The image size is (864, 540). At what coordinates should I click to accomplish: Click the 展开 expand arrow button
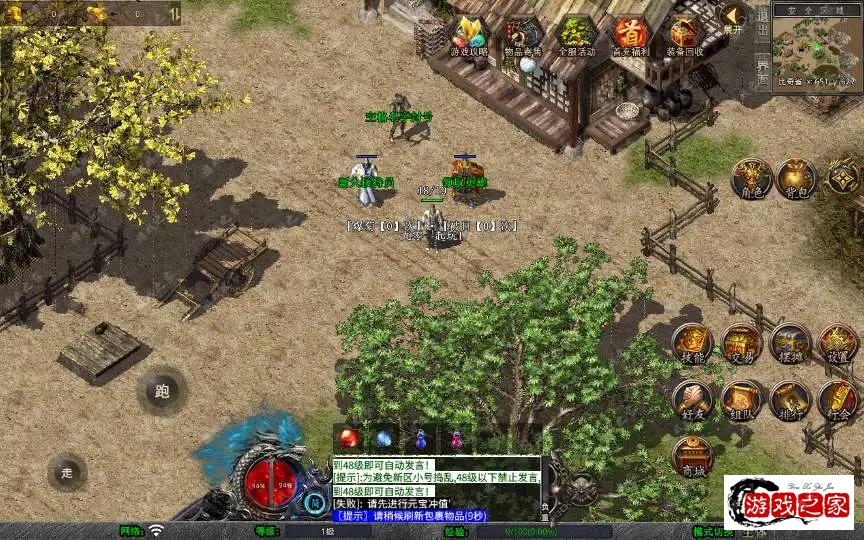[x=735, y=20]
